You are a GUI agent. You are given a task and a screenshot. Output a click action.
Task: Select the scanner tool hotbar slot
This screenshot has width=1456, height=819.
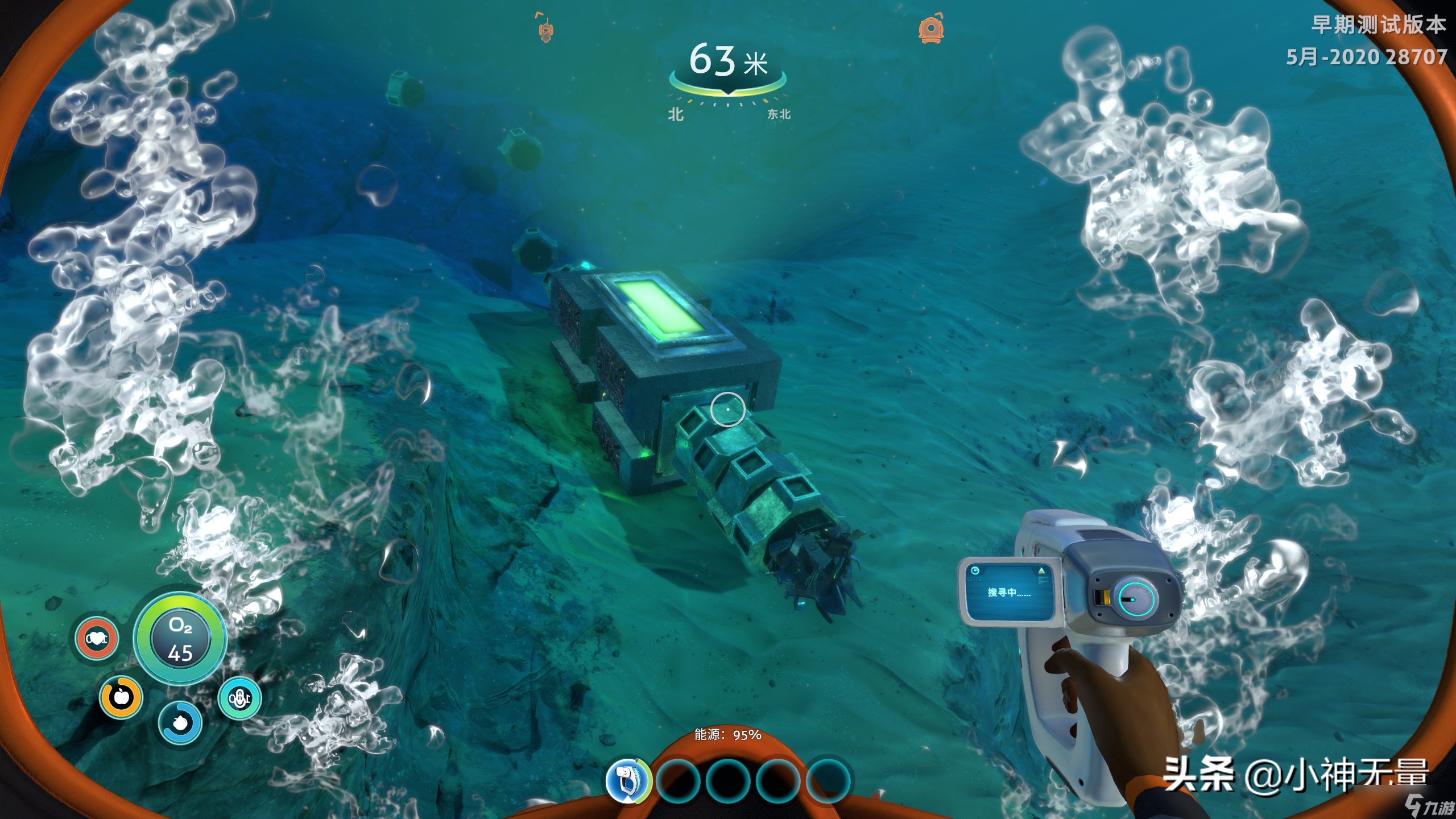click(x=628, y=780)
